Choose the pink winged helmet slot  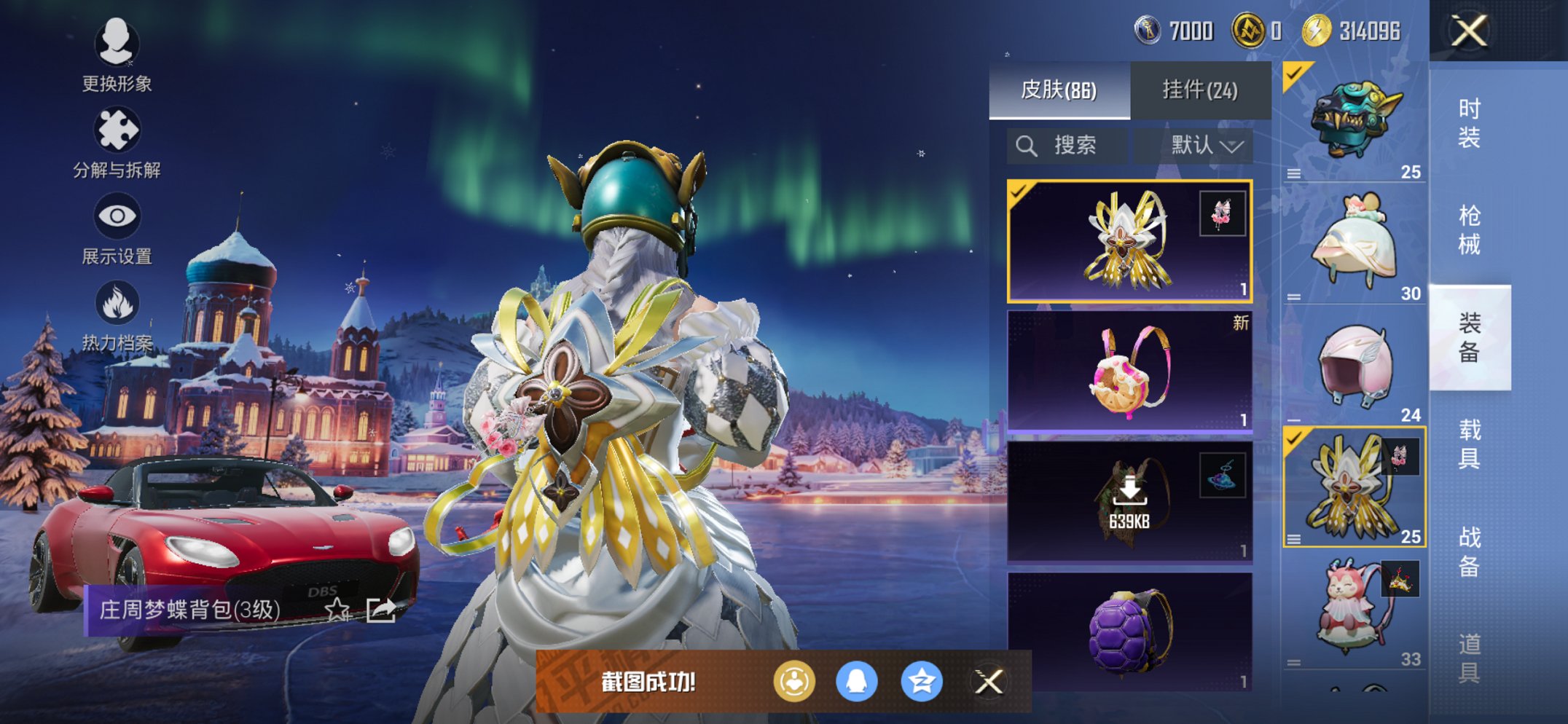pyautogui.click(x=1354, y=366)
